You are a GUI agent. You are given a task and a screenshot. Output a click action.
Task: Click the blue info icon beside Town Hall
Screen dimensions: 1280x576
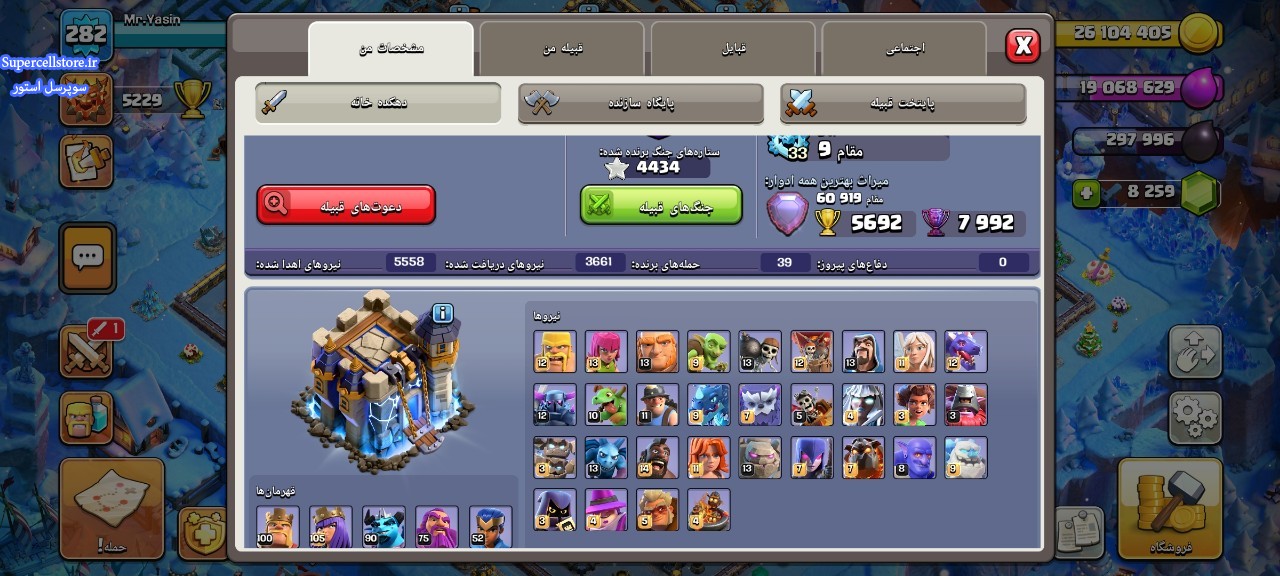tap(442, 314)
